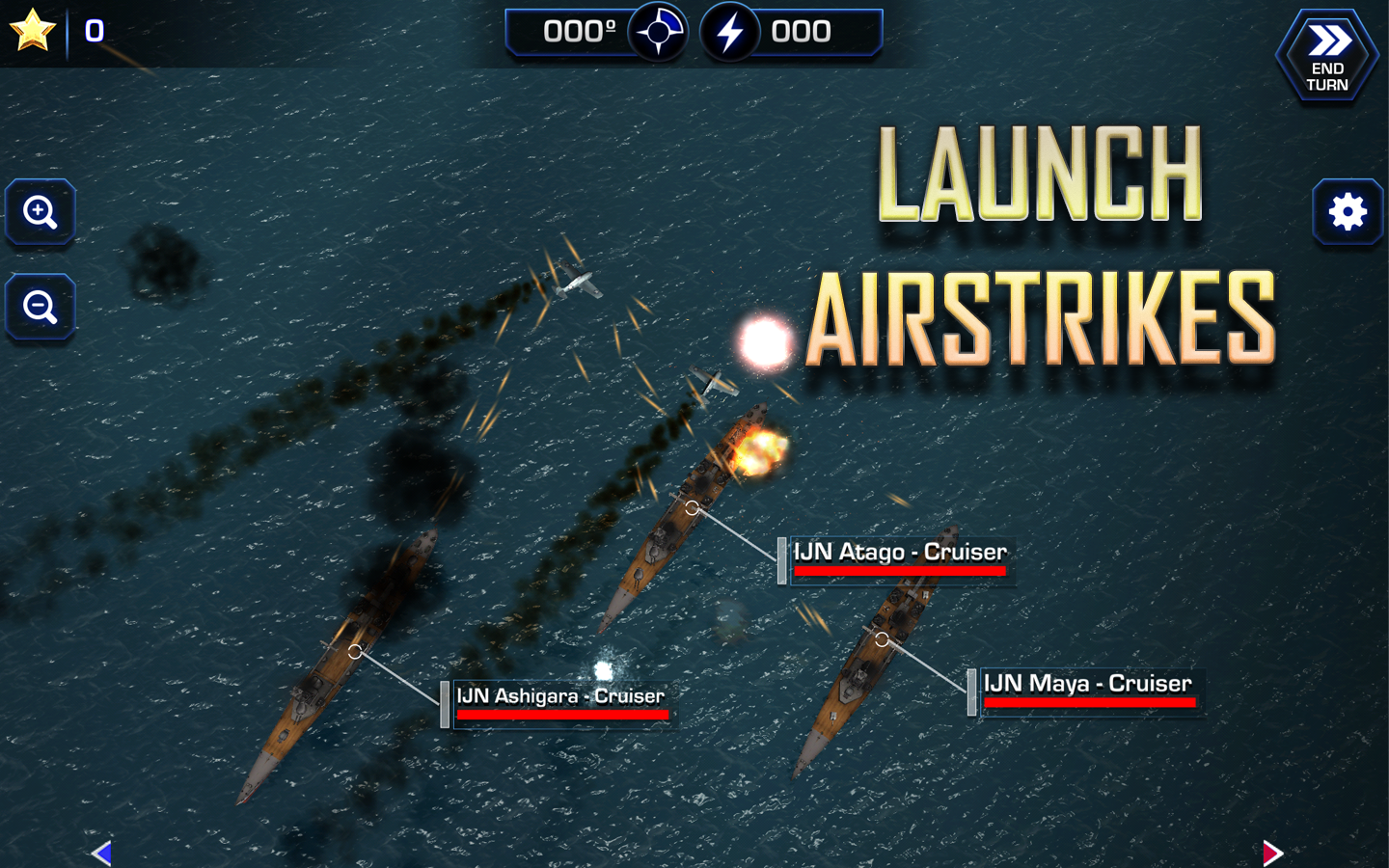Go to next with the red arrow

pyautogui.click(x=1272, y=853)
